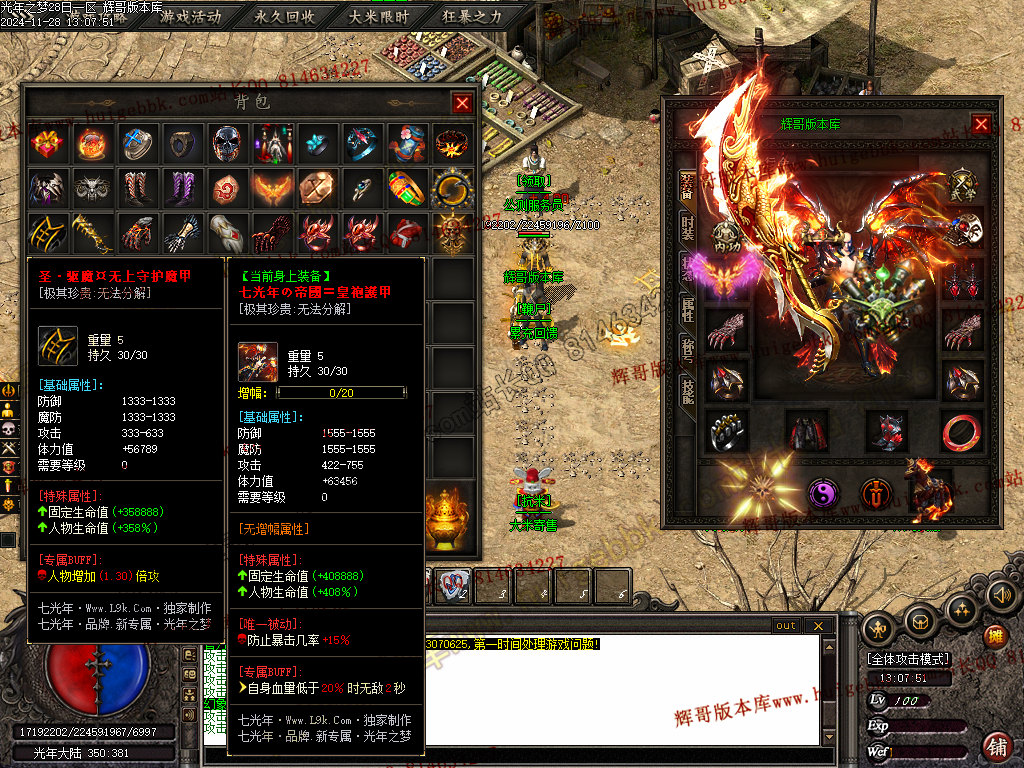Open the 狂暴之力 top menu

coord(472,17)
